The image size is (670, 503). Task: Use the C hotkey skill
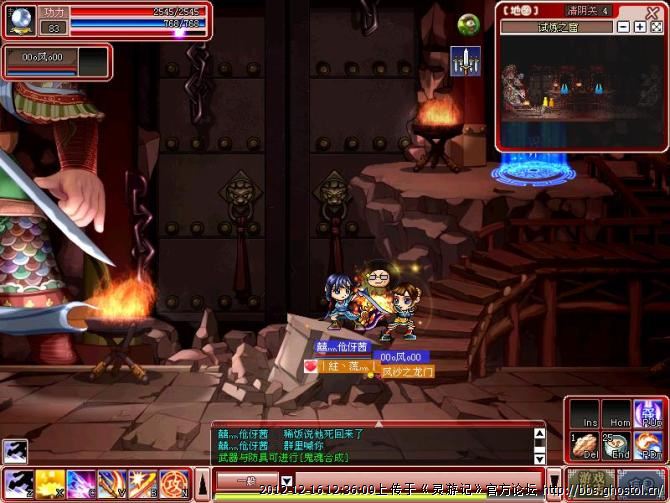81,483
